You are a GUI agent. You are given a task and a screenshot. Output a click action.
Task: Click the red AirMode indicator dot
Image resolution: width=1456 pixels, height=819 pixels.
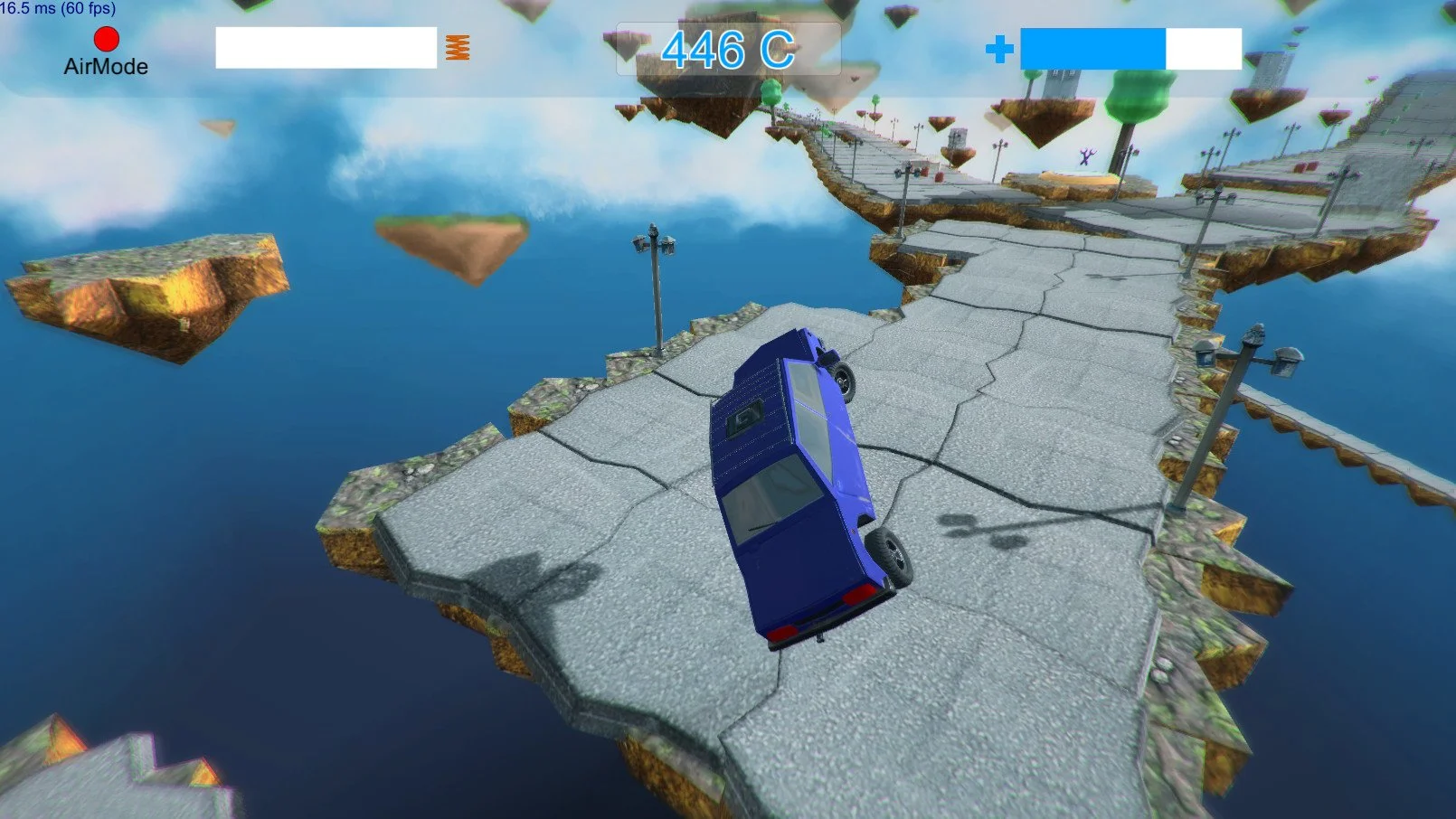[x=106, y=39]
